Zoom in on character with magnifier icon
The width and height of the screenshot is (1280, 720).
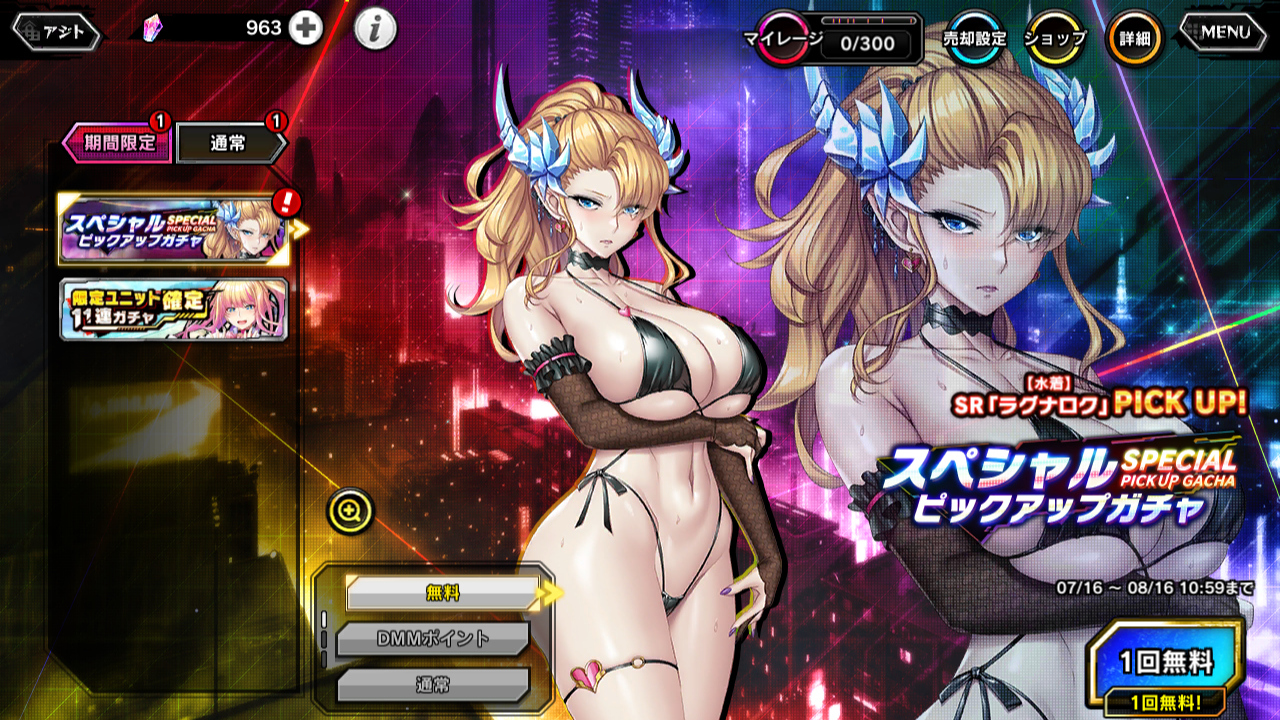coord(350,512)
